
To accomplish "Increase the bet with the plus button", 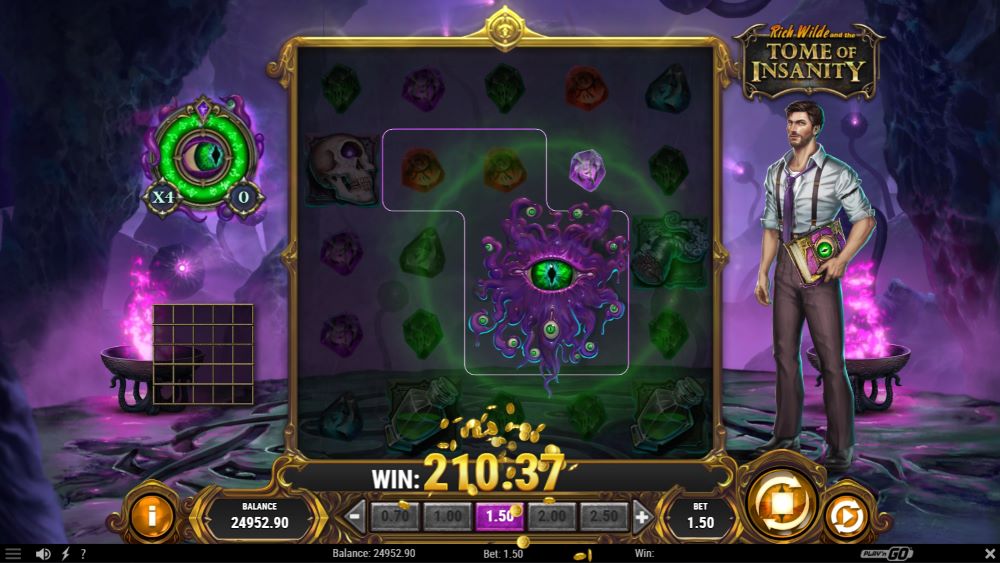I will point(642,516).
